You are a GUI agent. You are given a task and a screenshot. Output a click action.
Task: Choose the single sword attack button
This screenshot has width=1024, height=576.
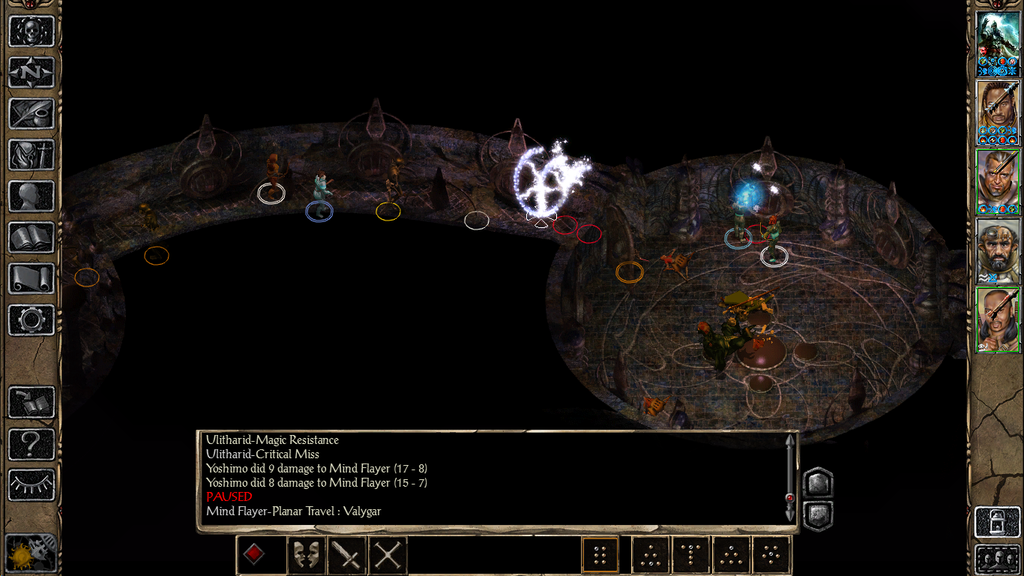tap(347, 555)
